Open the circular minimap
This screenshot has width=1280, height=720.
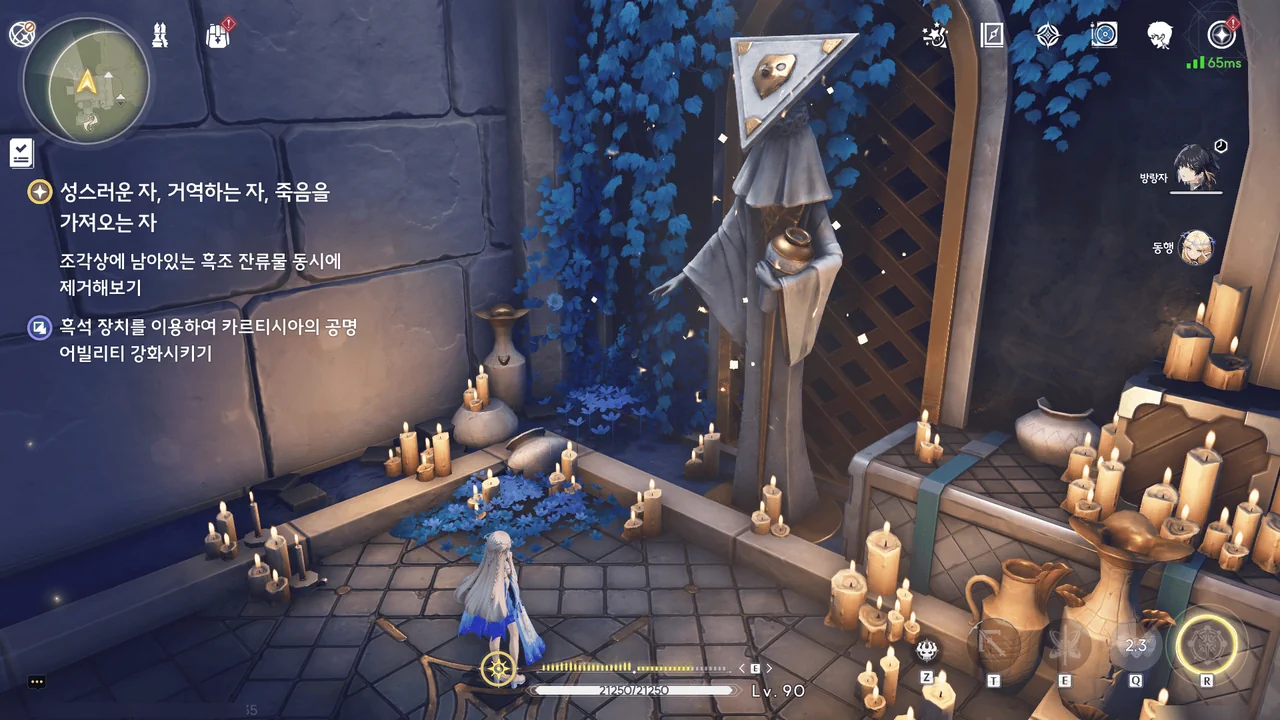point(86,80)
